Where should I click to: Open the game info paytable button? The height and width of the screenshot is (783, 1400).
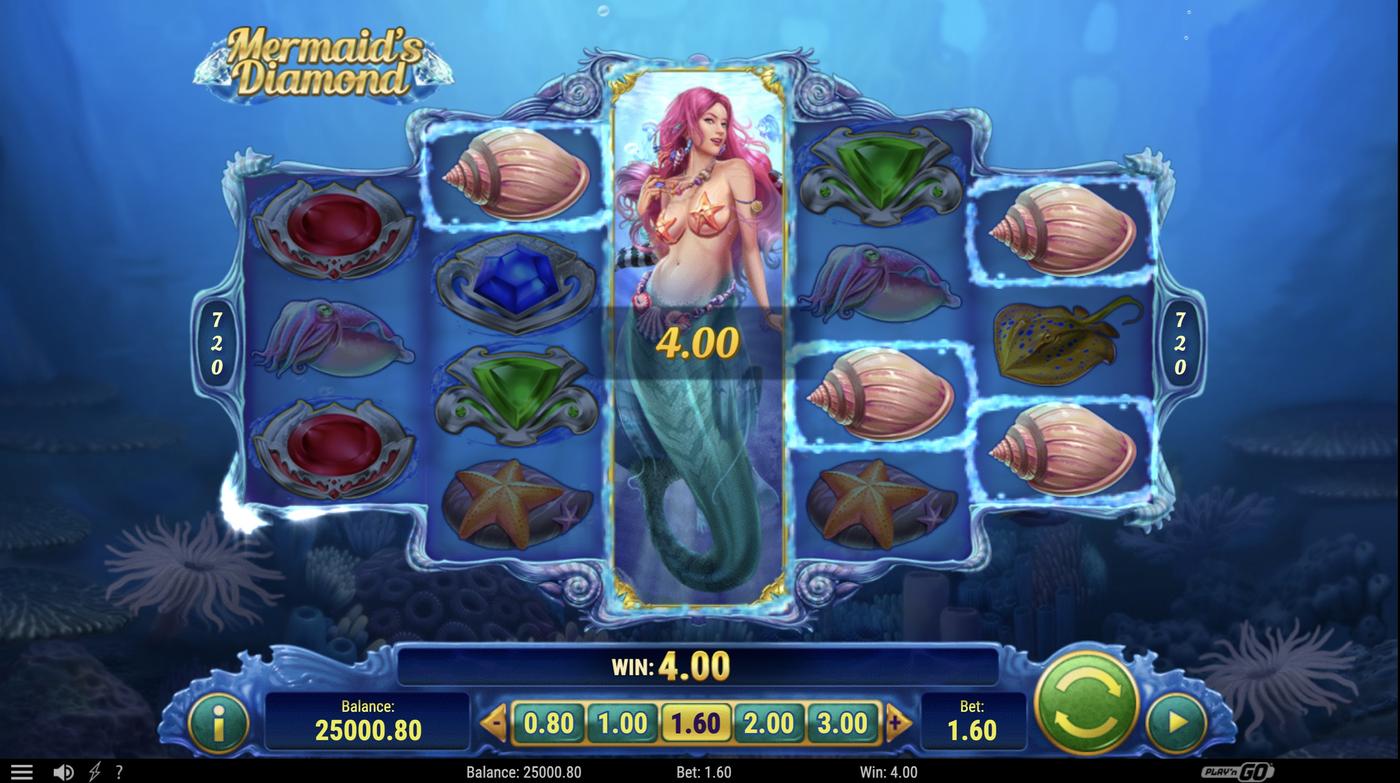coord(219,722)
